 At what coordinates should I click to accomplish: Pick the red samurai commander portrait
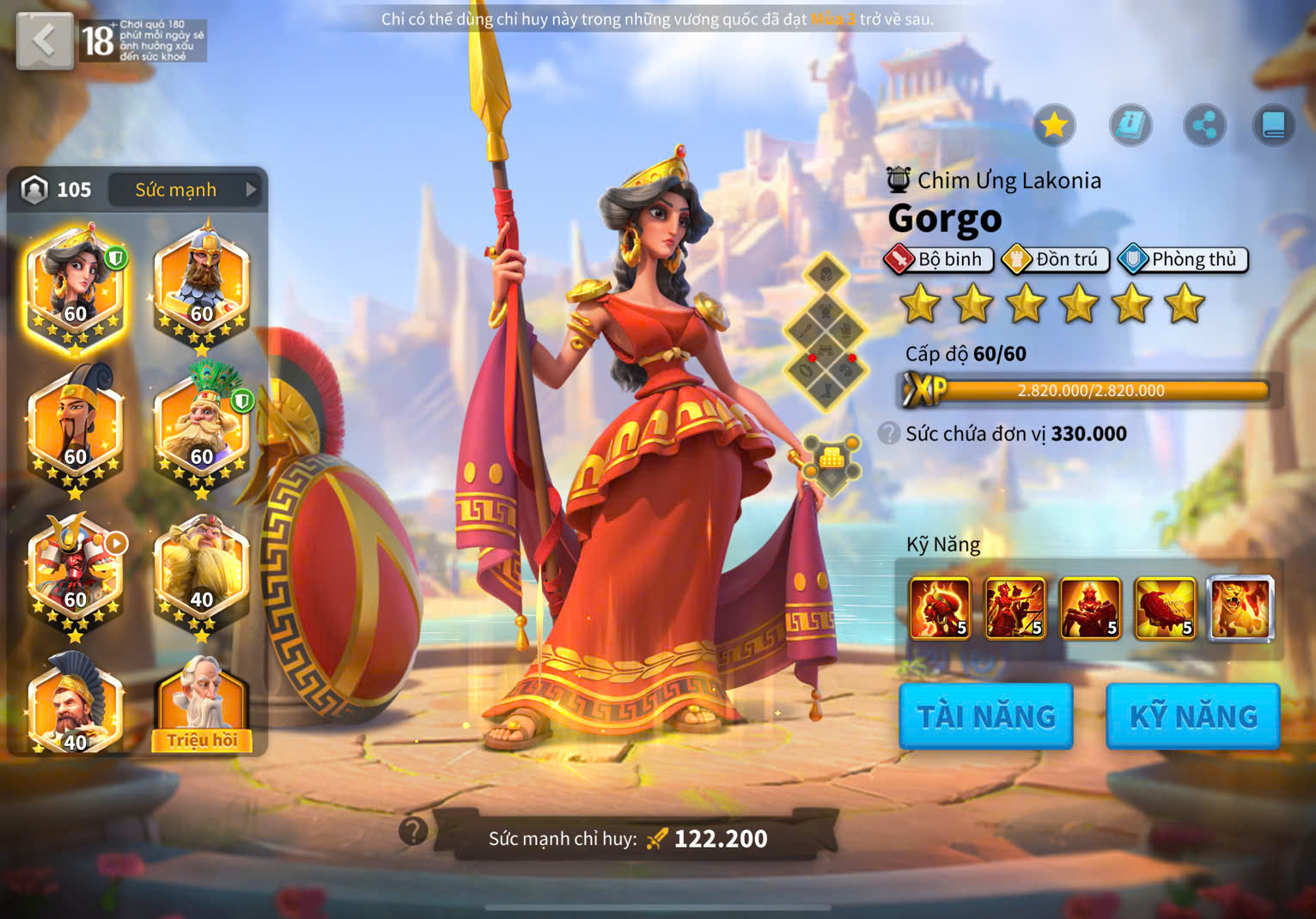(x=76, y=569)
